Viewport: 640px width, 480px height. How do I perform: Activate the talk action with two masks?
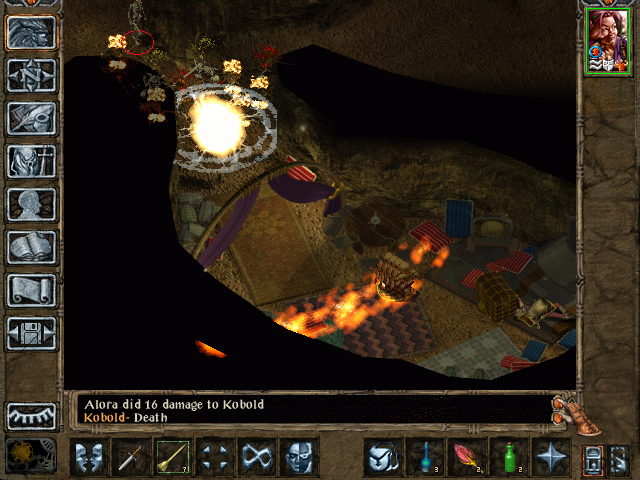coord(90,458)
